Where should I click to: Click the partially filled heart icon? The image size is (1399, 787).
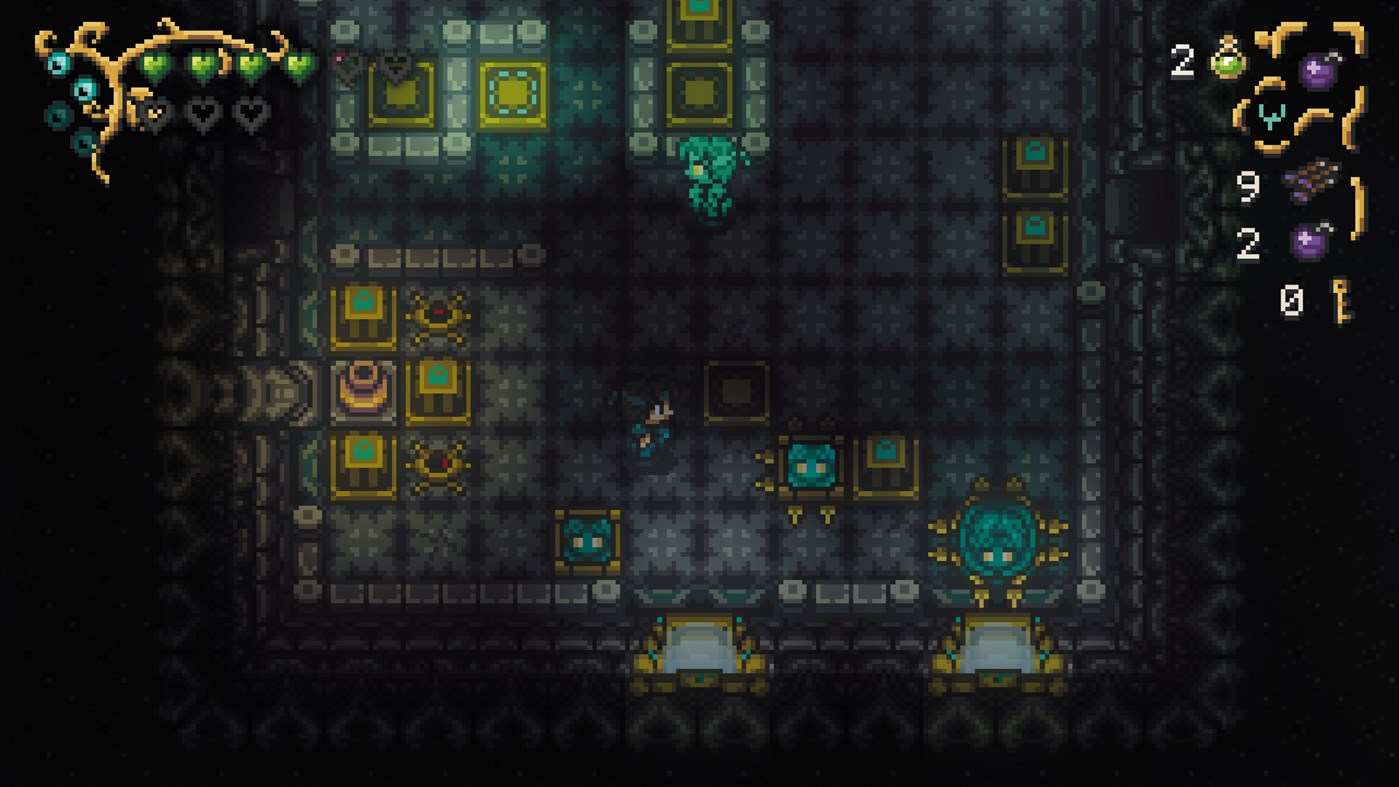[154, 113]
